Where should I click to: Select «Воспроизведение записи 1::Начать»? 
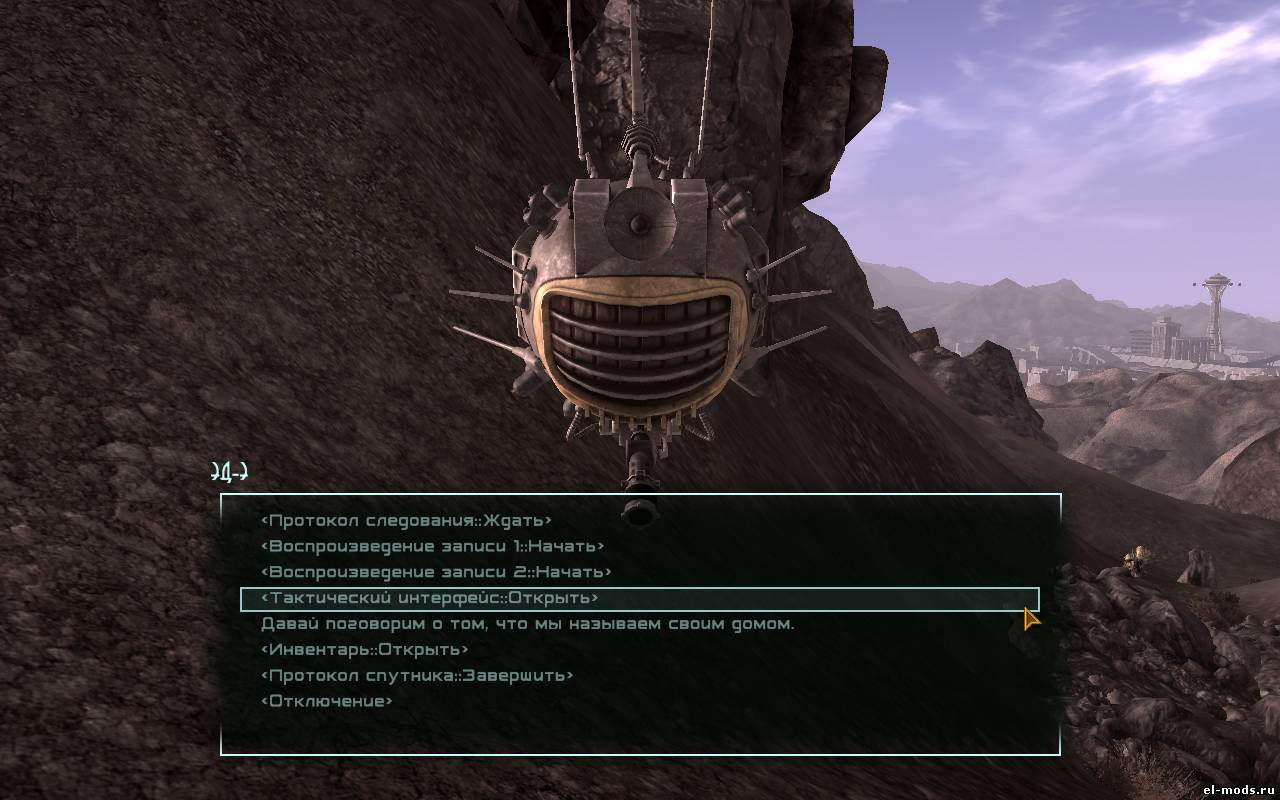coord(432,547)
